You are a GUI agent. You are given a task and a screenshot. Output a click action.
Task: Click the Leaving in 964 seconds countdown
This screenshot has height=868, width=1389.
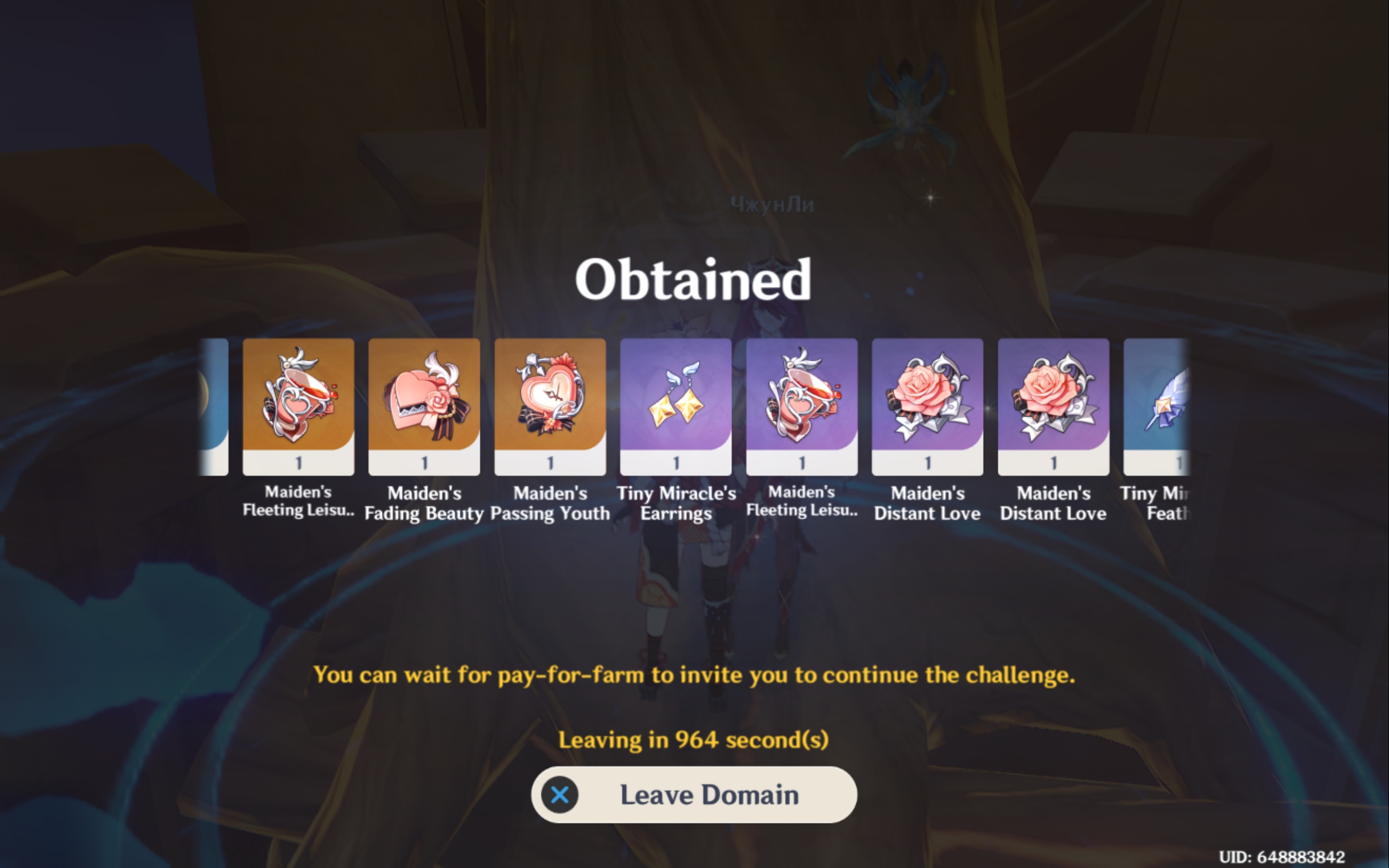[x=693, y=739]
